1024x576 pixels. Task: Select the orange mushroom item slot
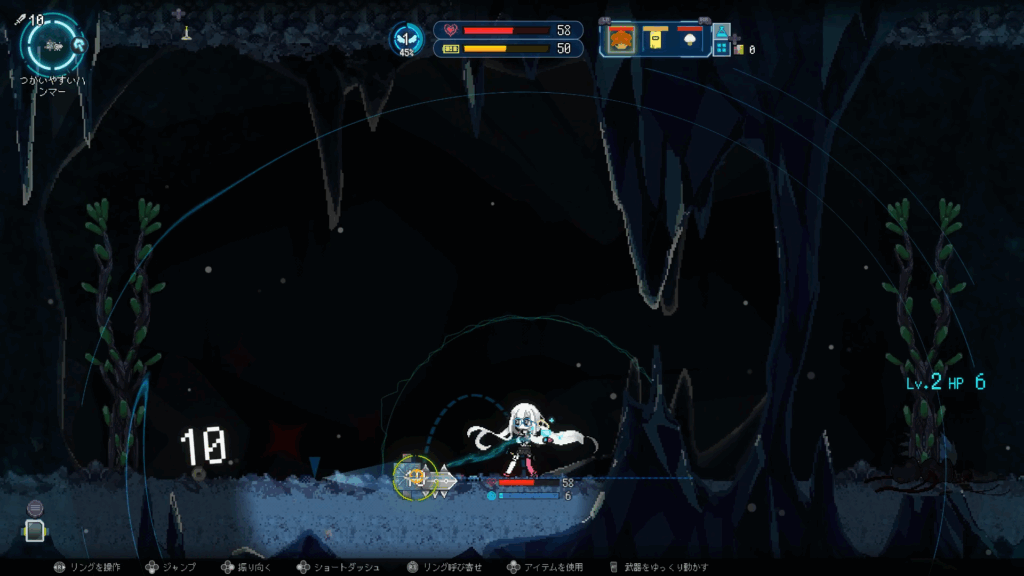621,39
